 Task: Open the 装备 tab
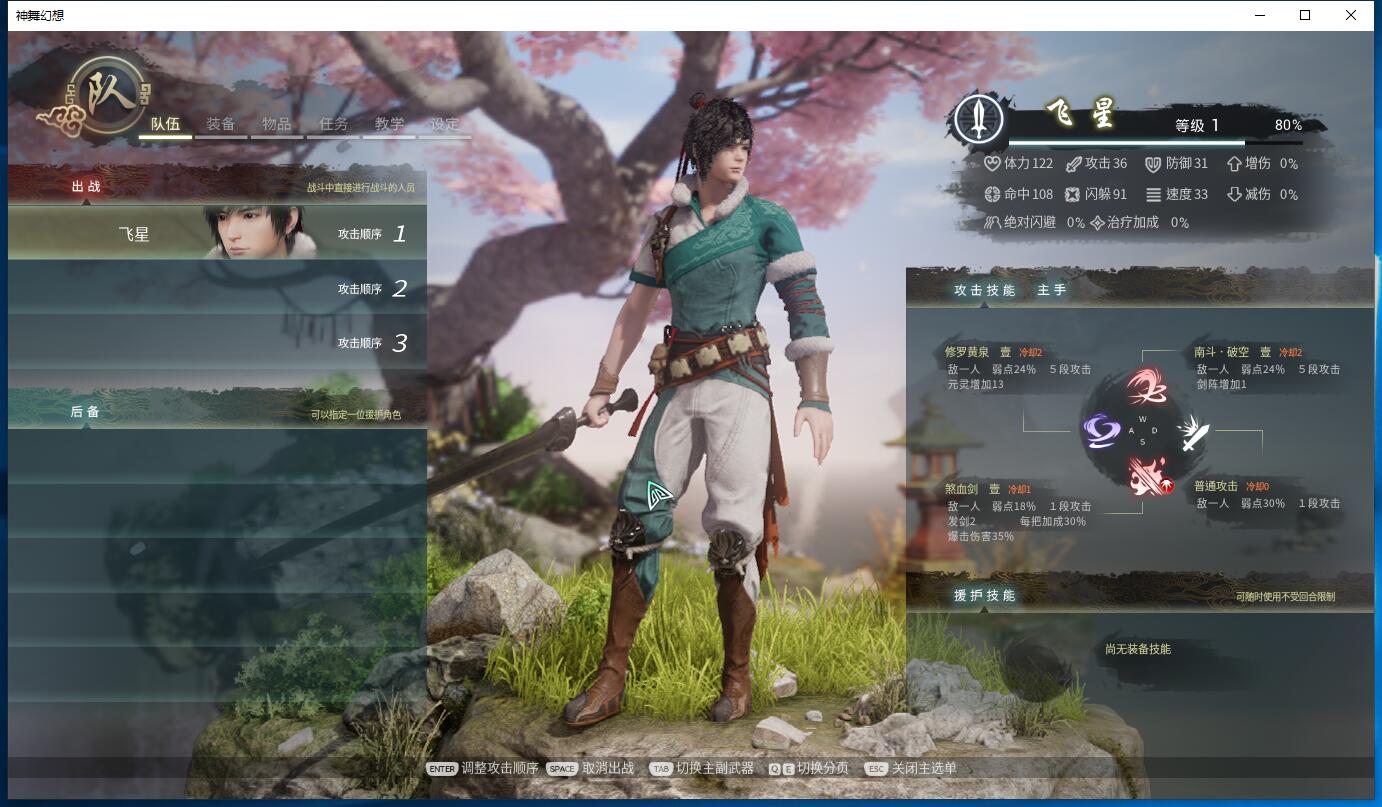click(x=221, y=124)
